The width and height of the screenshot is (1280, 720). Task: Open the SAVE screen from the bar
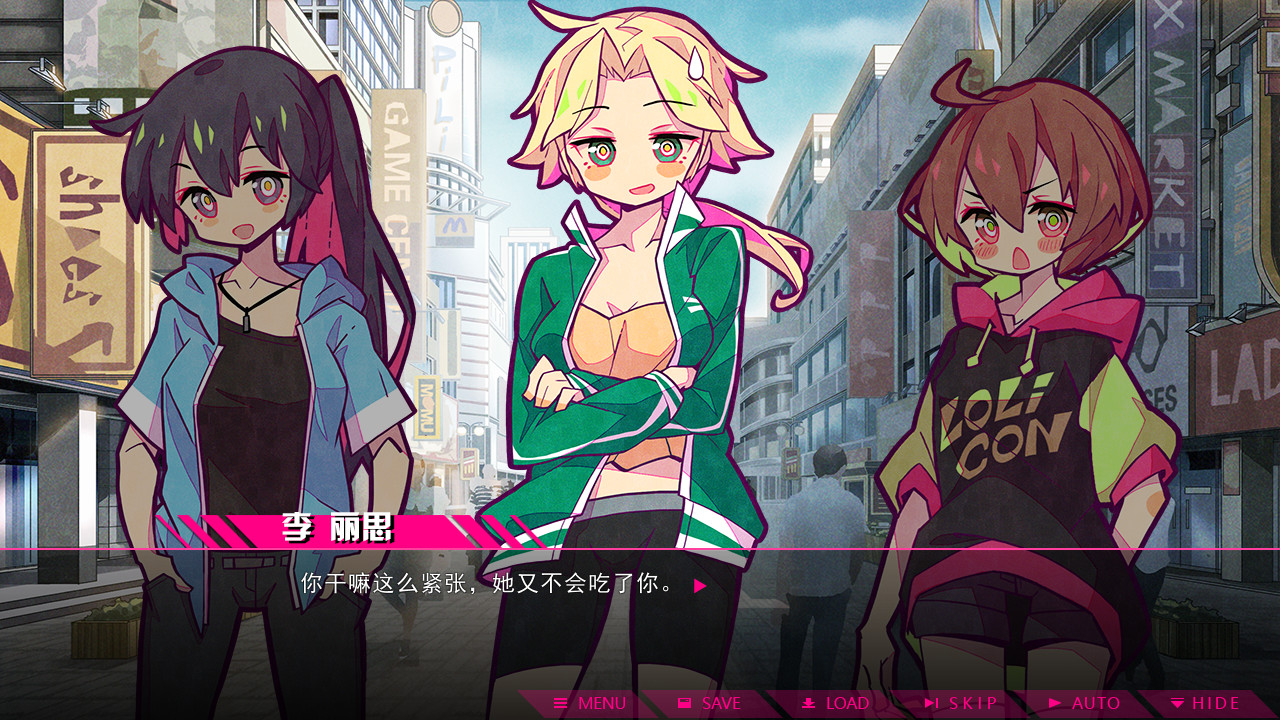pyautogui.click(x=710, y=703)
